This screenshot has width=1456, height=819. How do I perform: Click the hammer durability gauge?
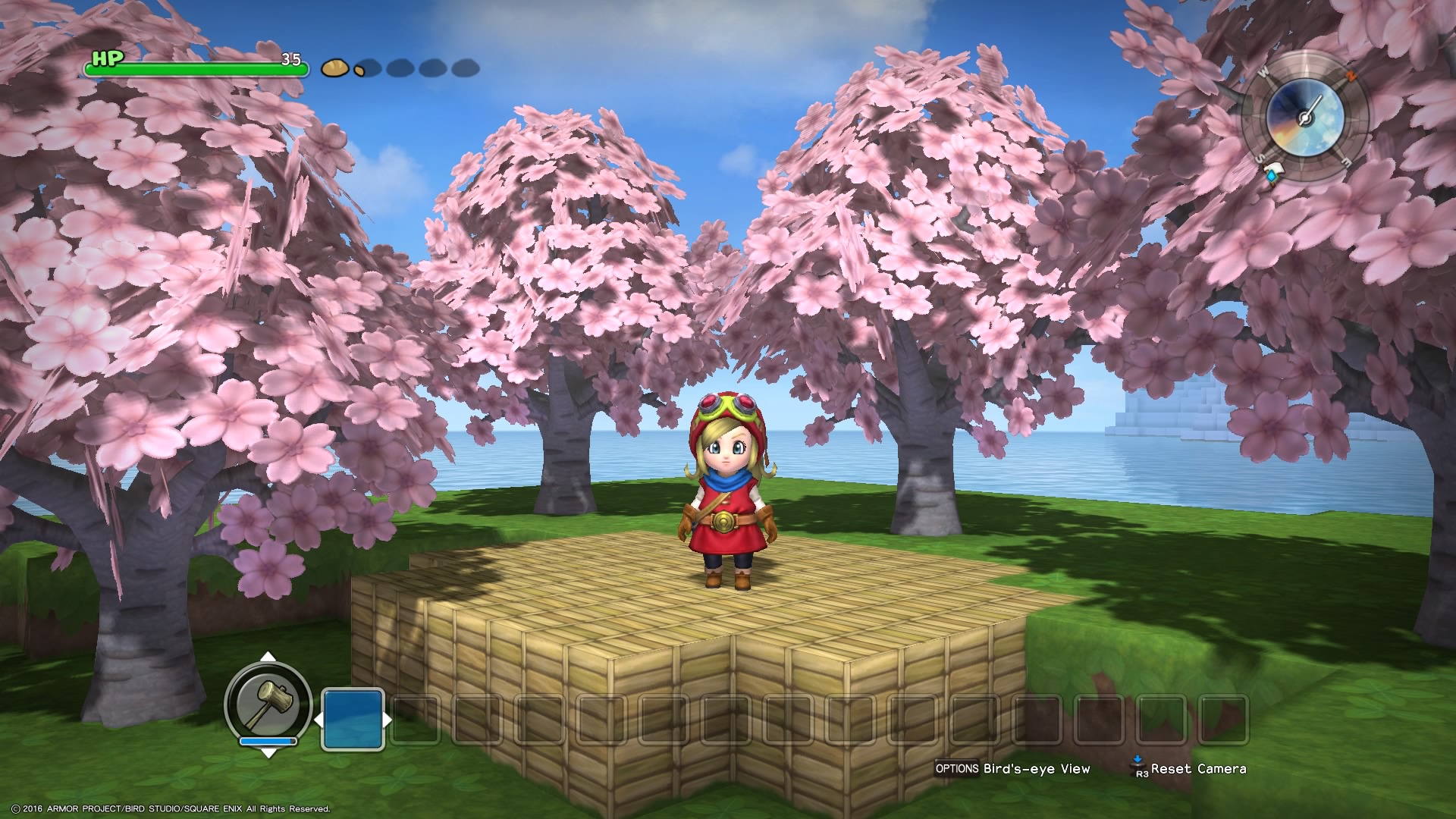pos(268,742)
